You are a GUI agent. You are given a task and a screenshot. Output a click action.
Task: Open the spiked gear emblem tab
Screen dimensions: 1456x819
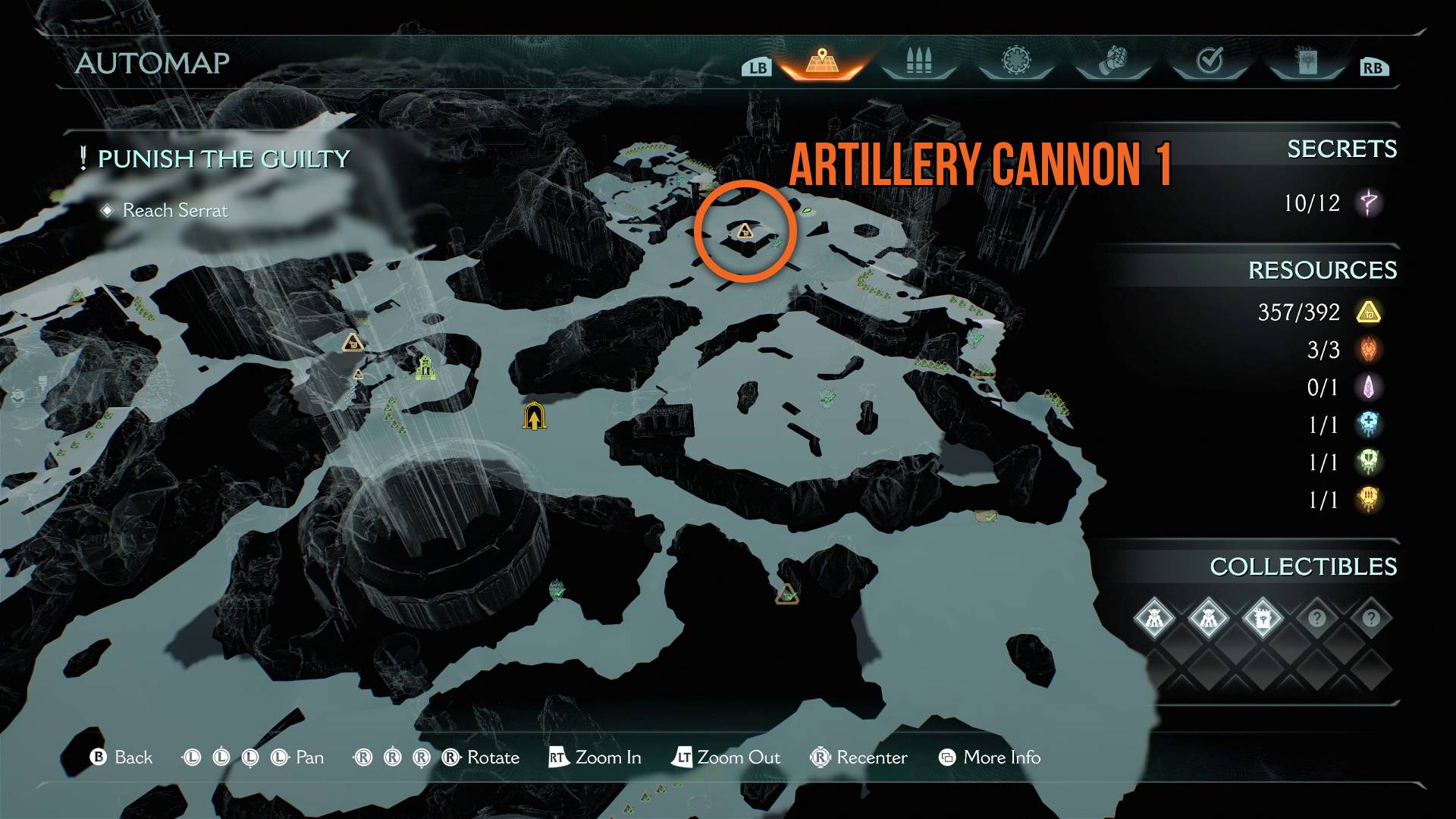click(x=1015, y=61)
